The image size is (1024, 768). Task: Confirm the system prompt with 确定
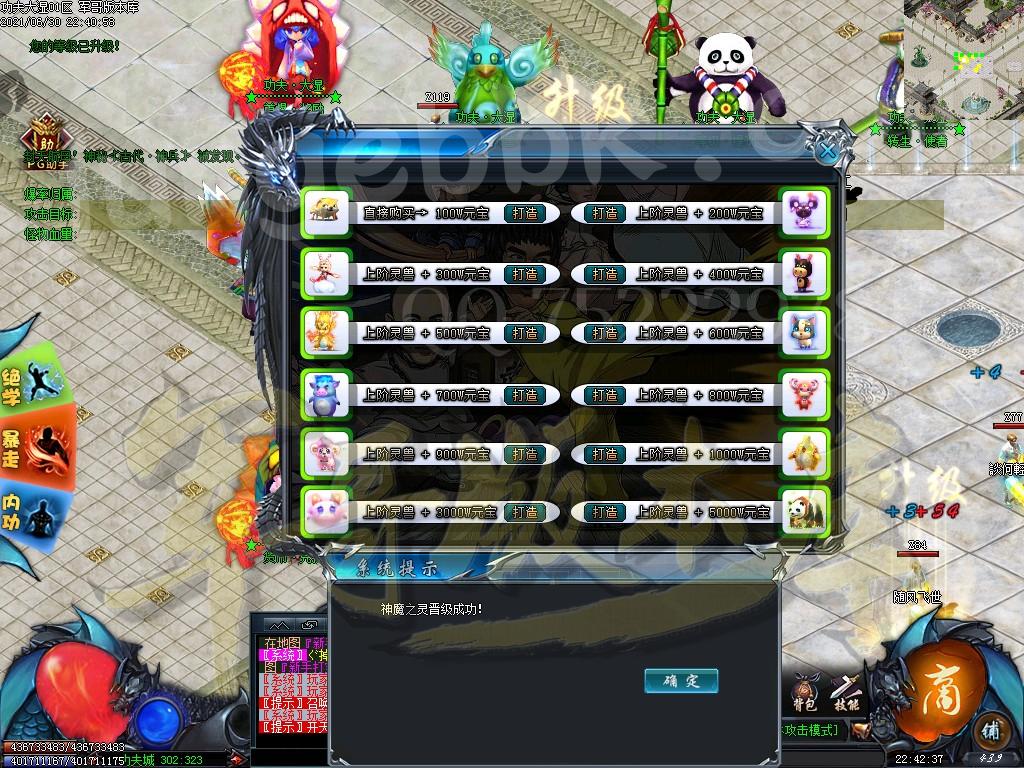coord(681,681)
